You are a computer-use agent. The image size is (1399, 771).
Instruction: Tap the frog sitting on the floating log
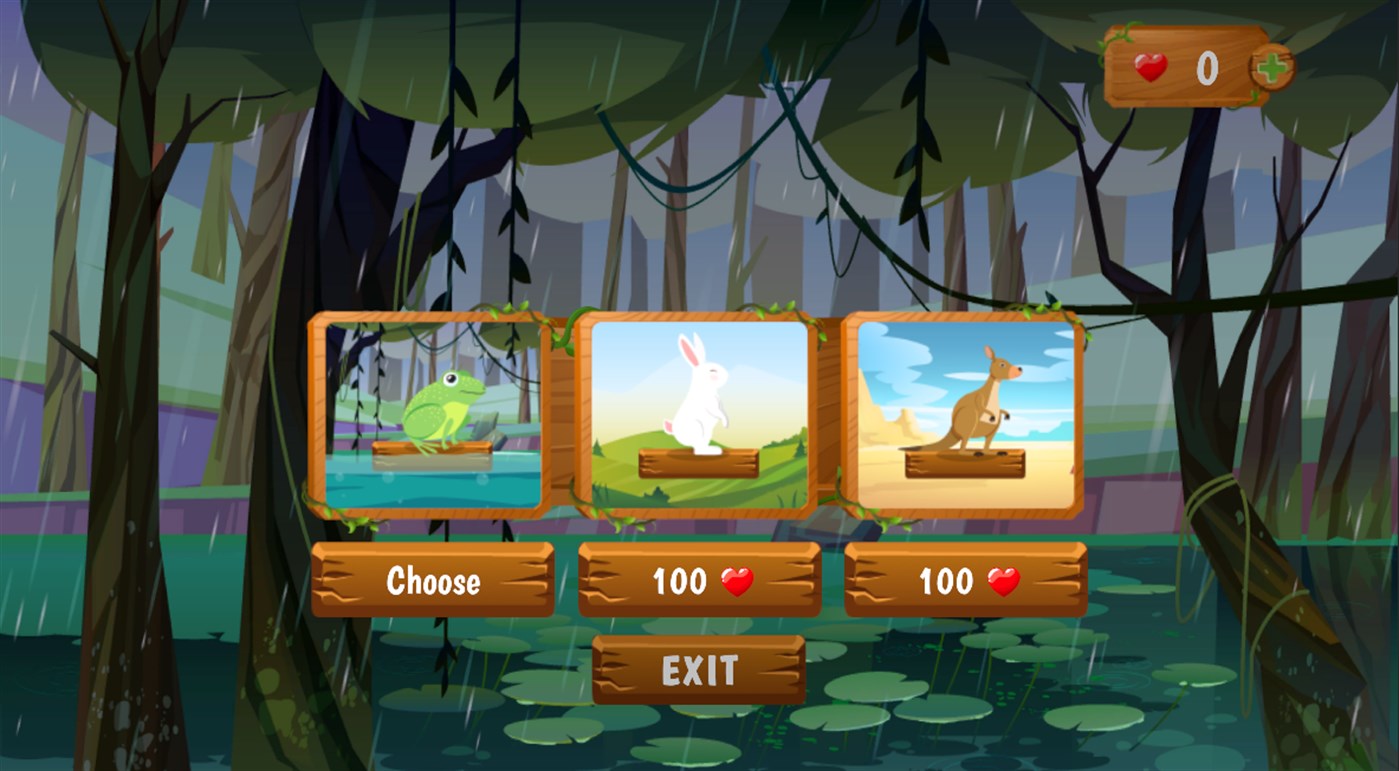[x=444, y=406]
